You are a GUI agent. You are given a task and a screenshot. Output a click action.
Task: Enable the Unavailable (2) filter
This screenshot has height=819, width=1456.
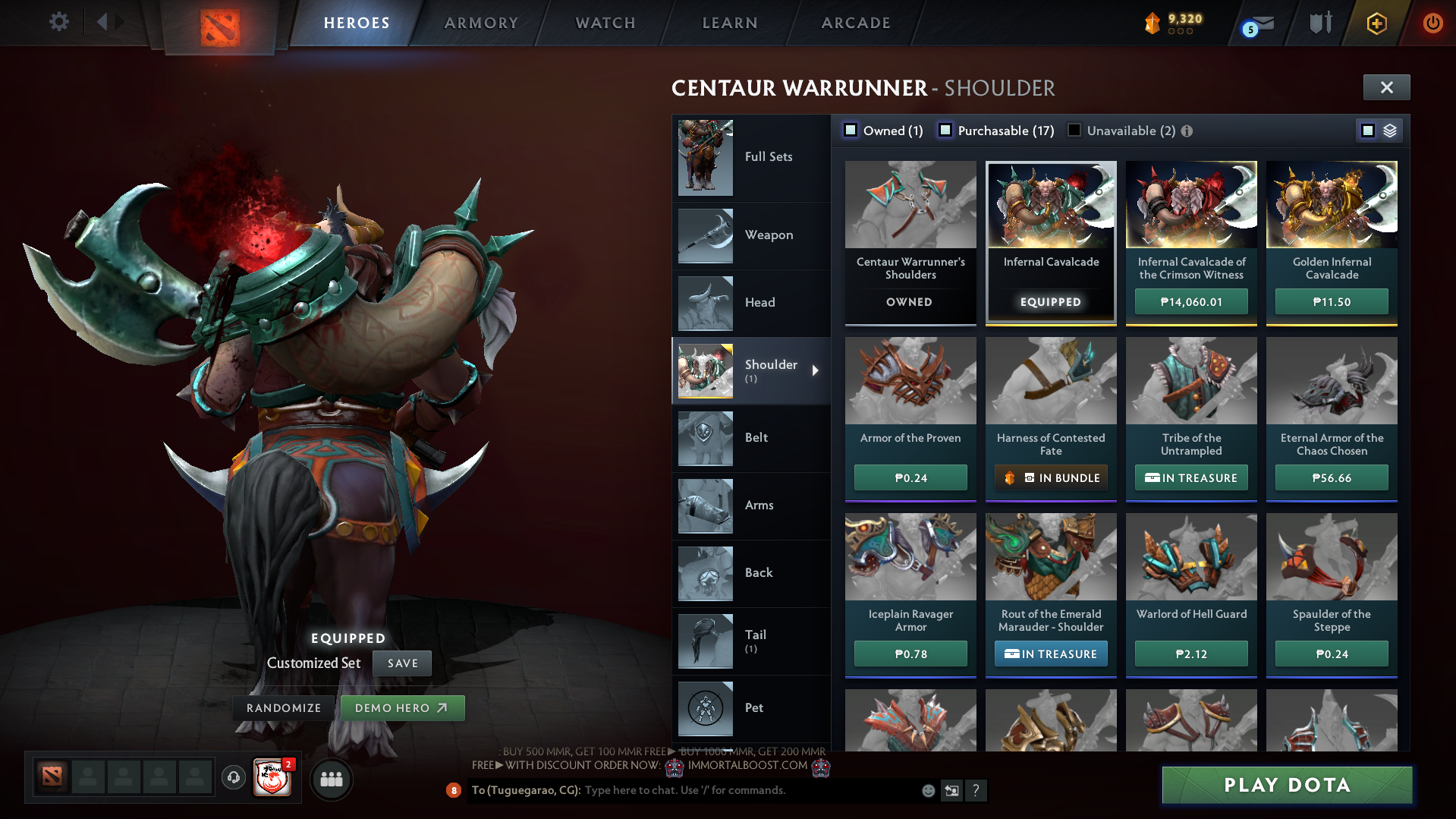coord(1074,131)
